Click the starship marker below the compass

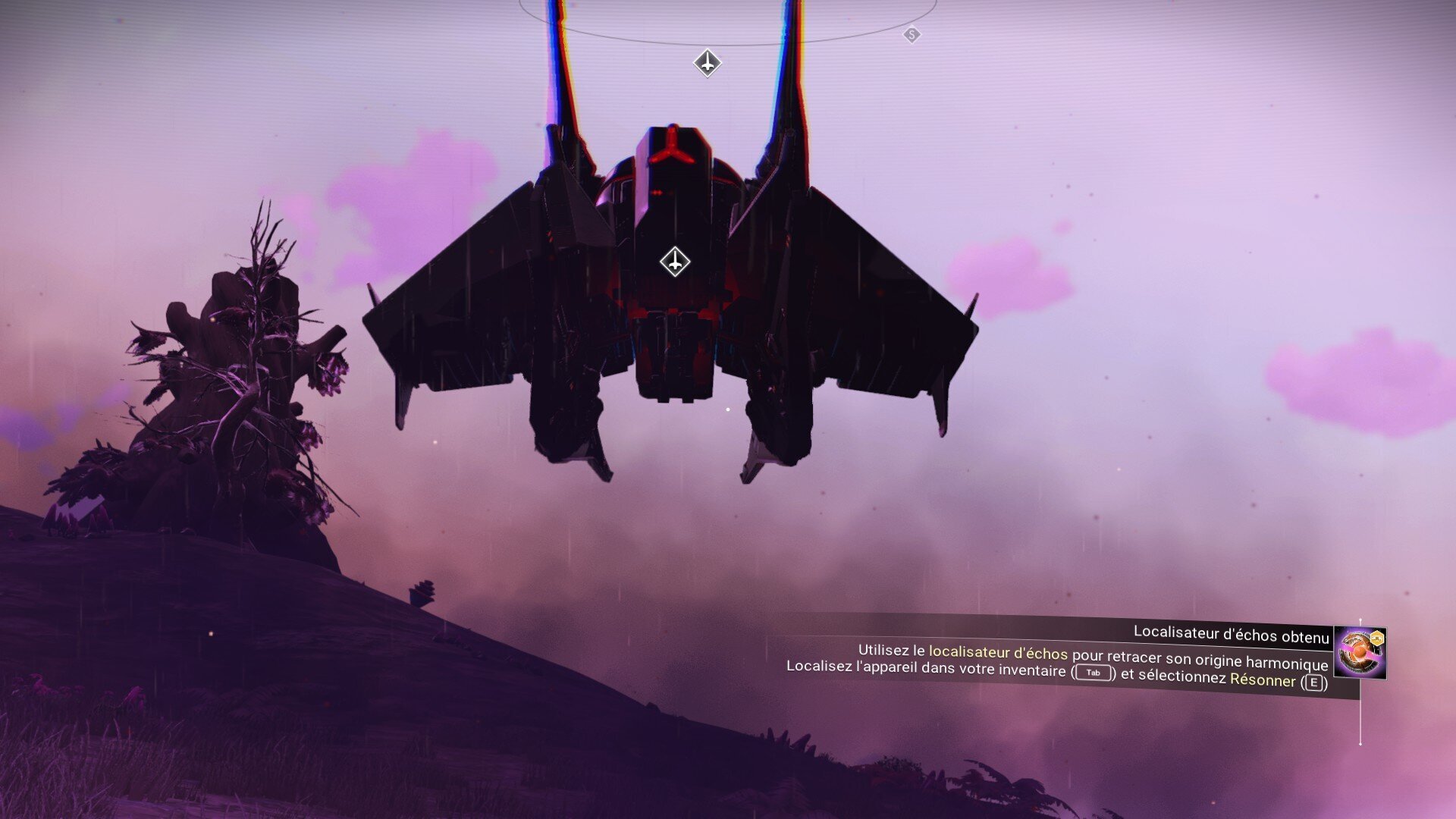tap(707, 63)
